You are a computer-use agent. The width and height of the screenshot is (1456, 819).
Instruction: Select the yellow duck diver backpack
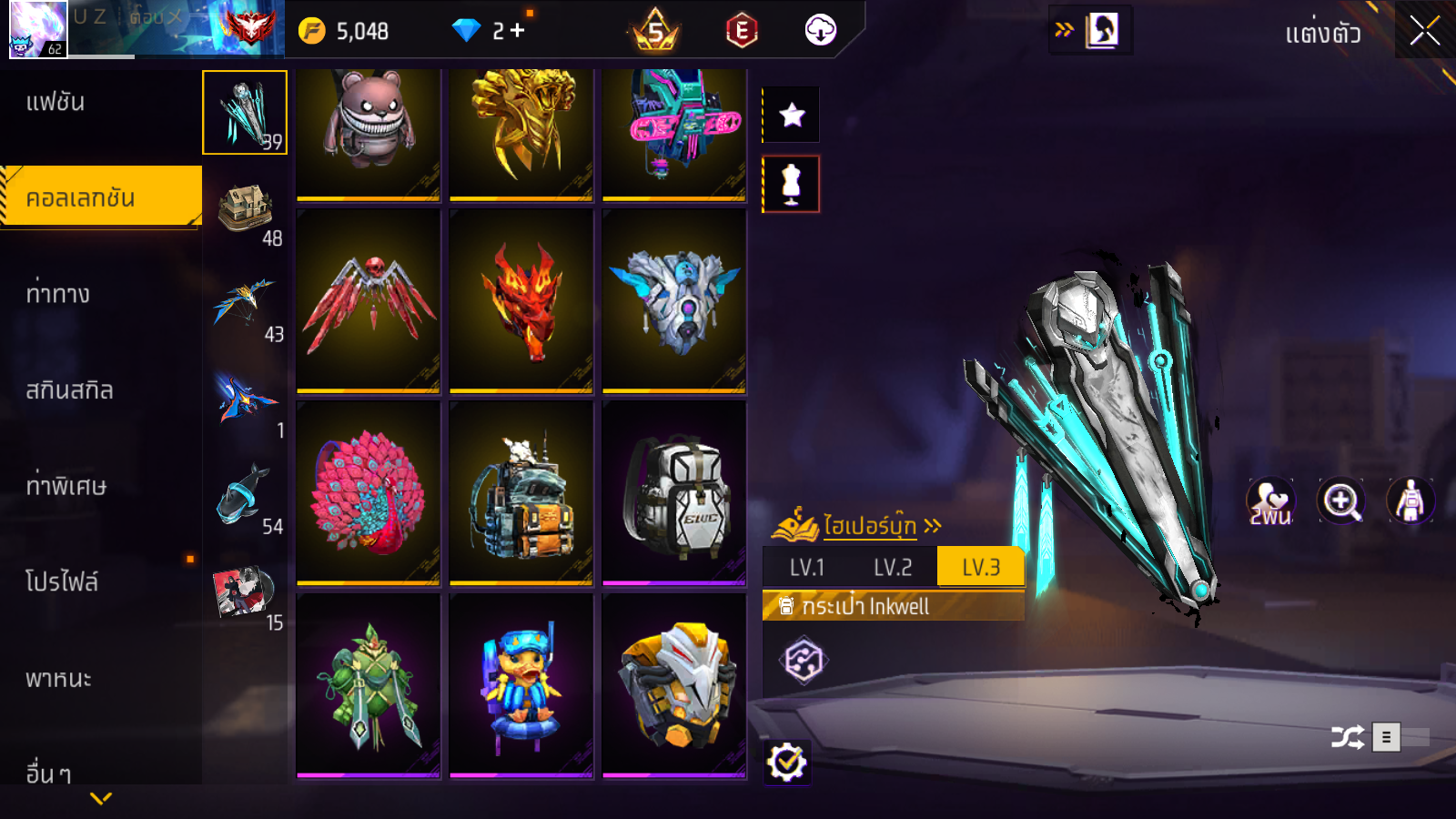(x=521, y=684)
